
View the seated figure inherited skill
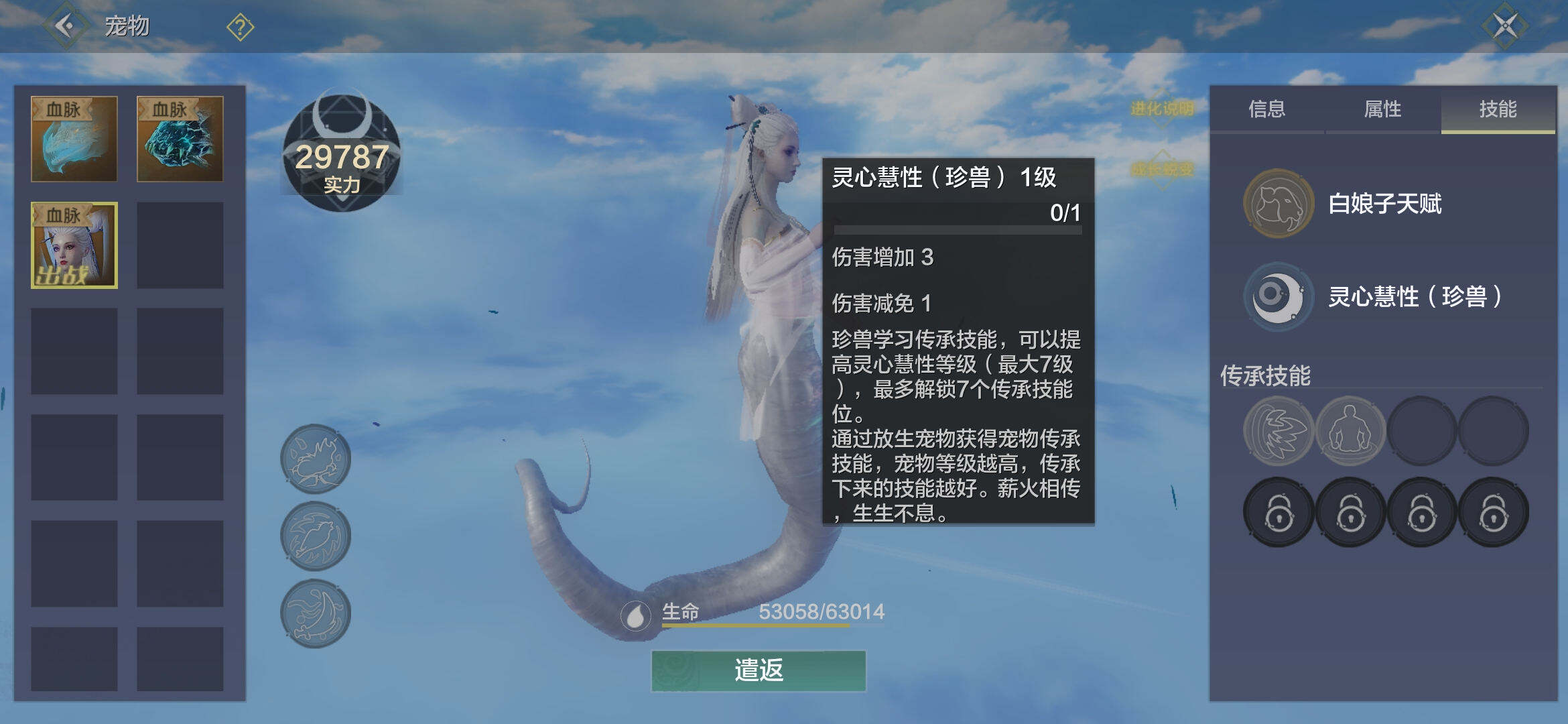(x=1350, y=430)
